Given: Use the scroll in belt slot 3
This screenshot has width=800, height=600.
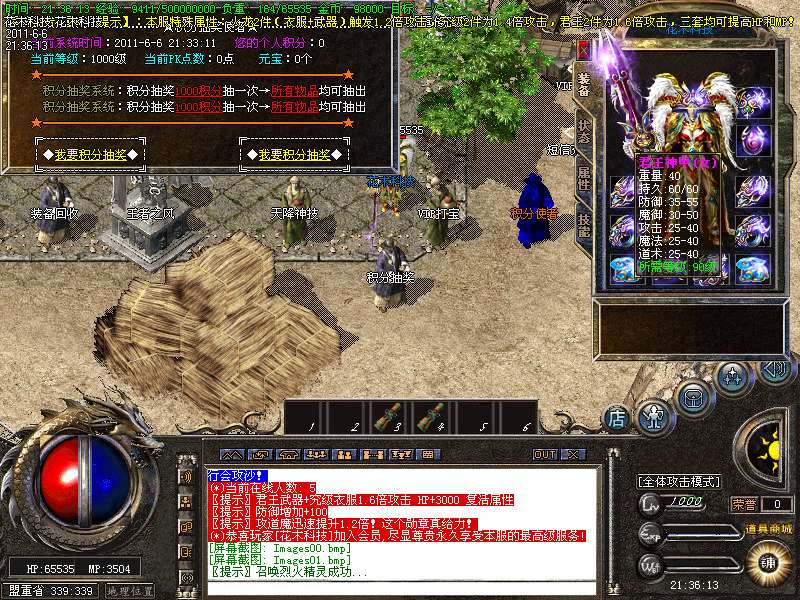Looking at the screenshot, I should click(x=395, y=413).
